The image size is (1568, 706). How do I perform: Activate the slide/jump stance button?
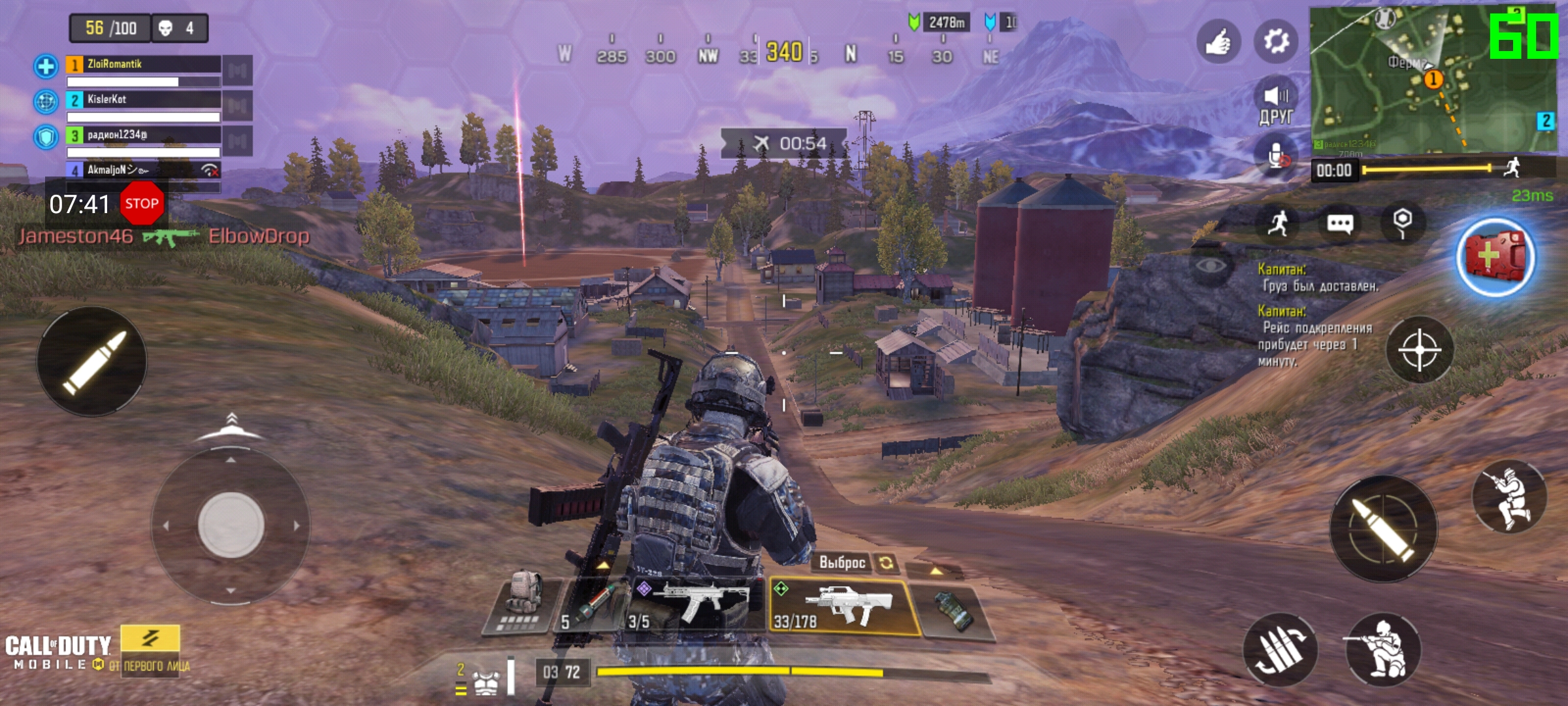[1510, 497]
